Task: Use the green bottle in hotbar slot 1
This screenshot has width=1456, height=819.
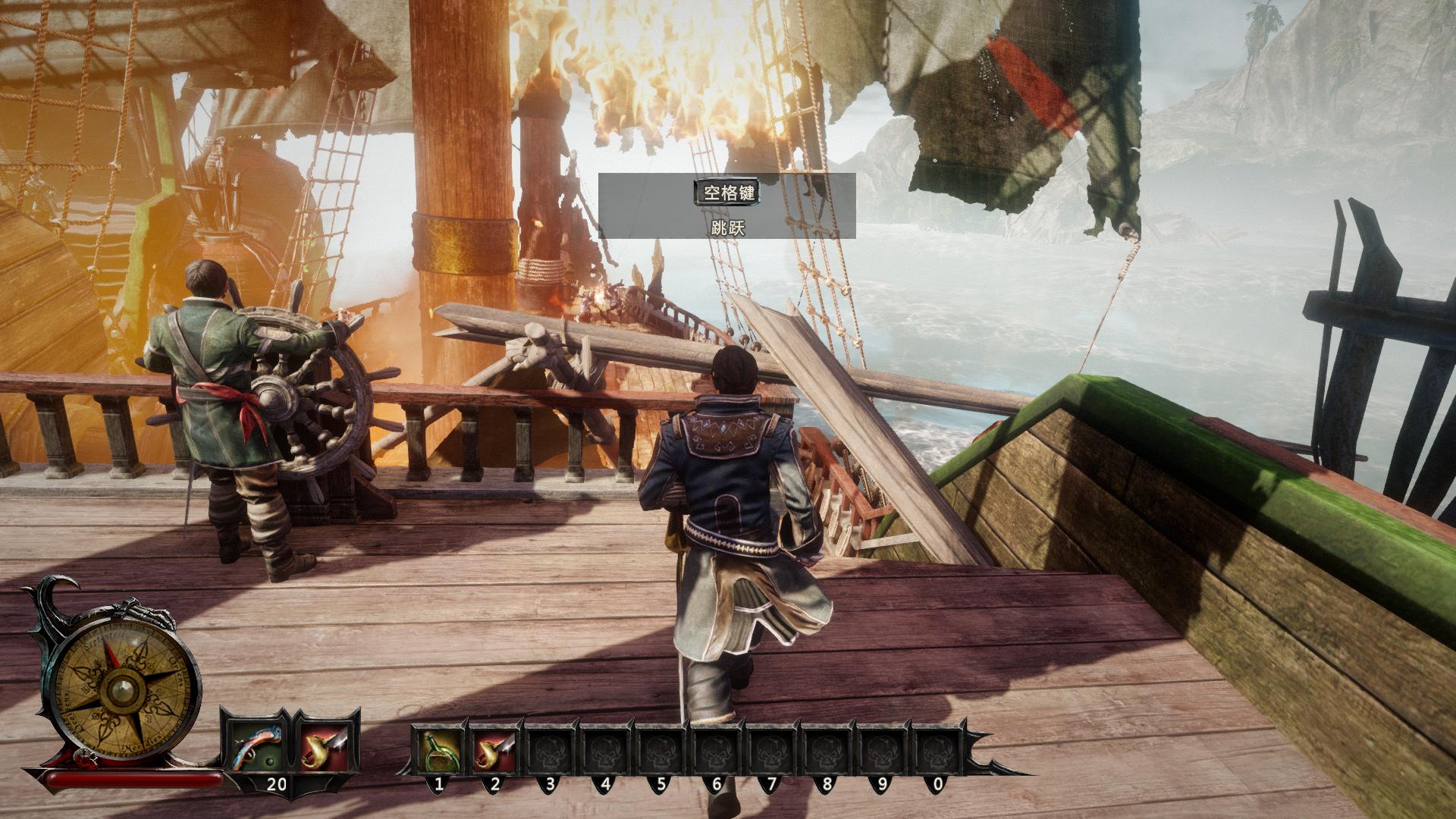Action: click(x=439, y=748)
